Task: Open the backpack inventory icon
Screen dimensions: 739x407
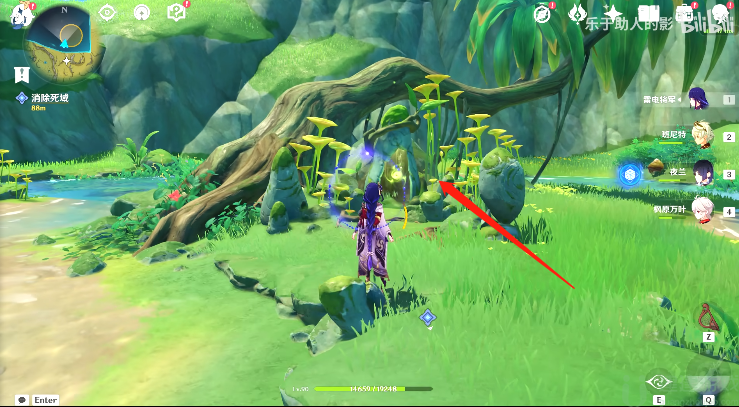Action: 685,14
